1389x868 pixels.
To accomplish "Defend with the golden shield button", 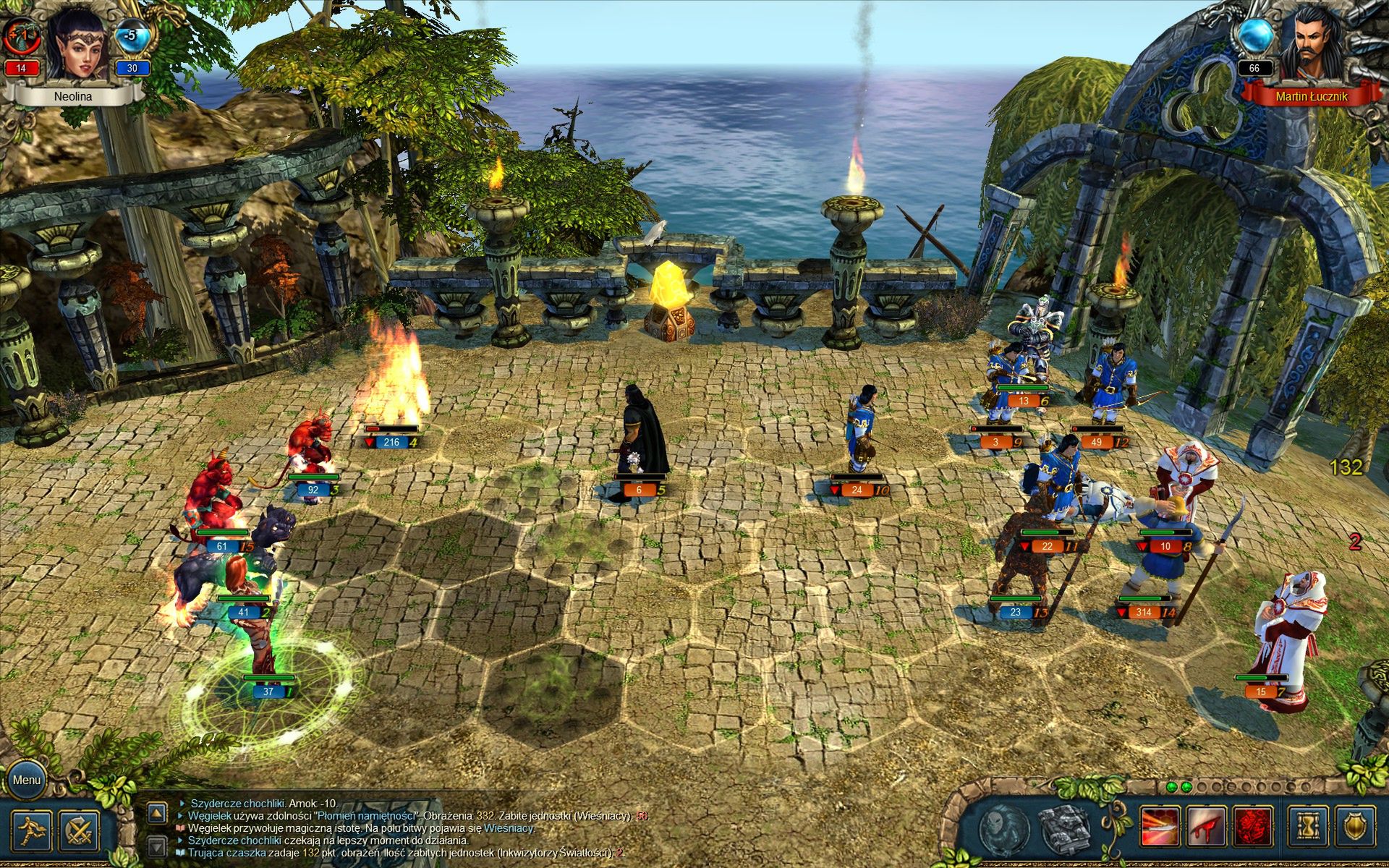I will coord(1354,827).
